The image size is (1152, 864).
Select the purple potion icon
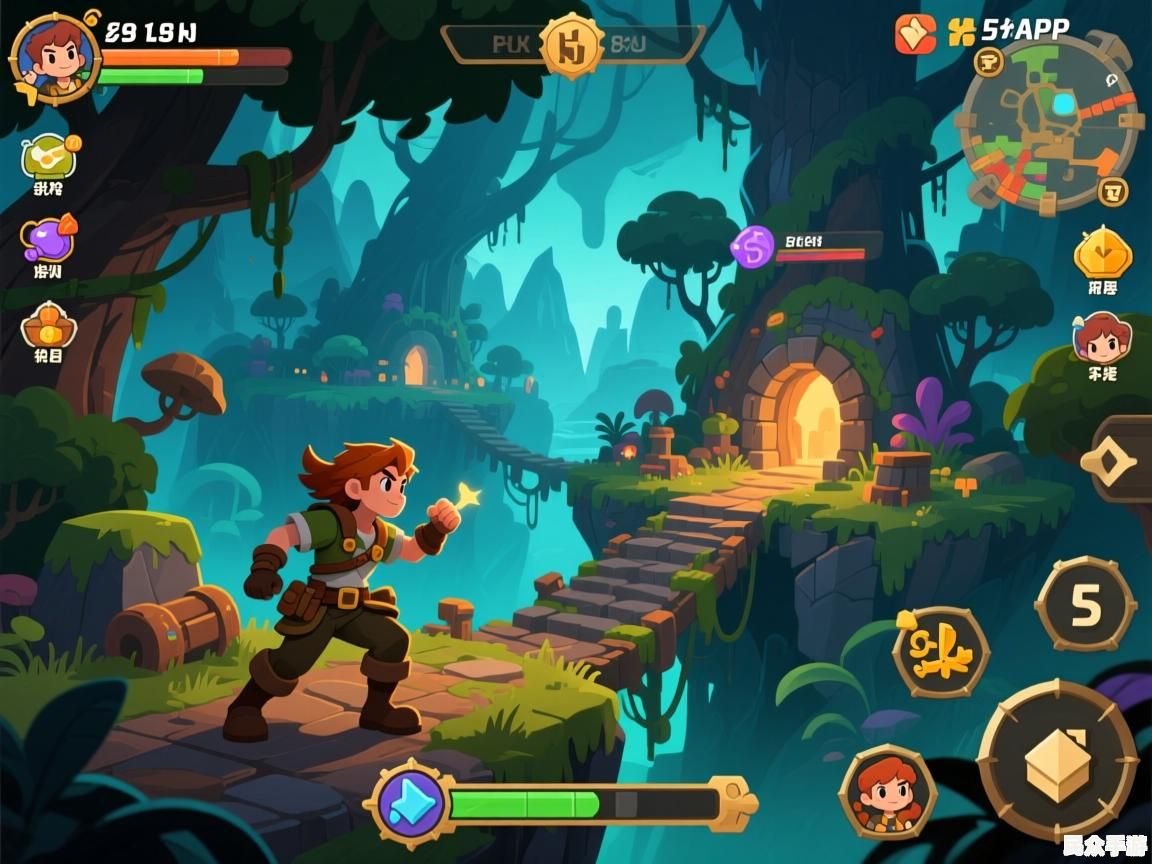click(48, 240)
